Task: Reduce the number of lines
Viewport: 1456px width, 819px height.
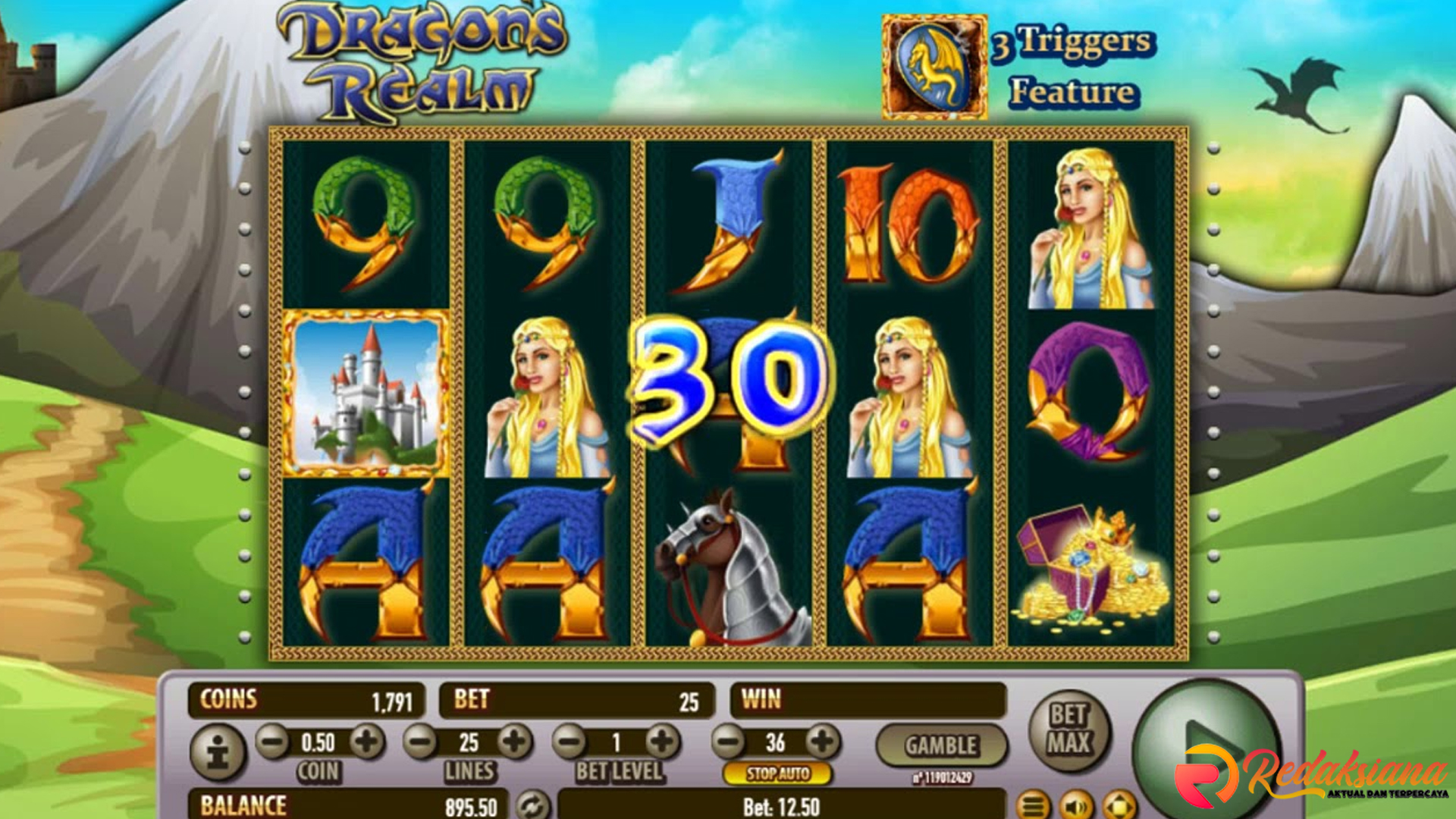Action: click(x=420, y=742)
